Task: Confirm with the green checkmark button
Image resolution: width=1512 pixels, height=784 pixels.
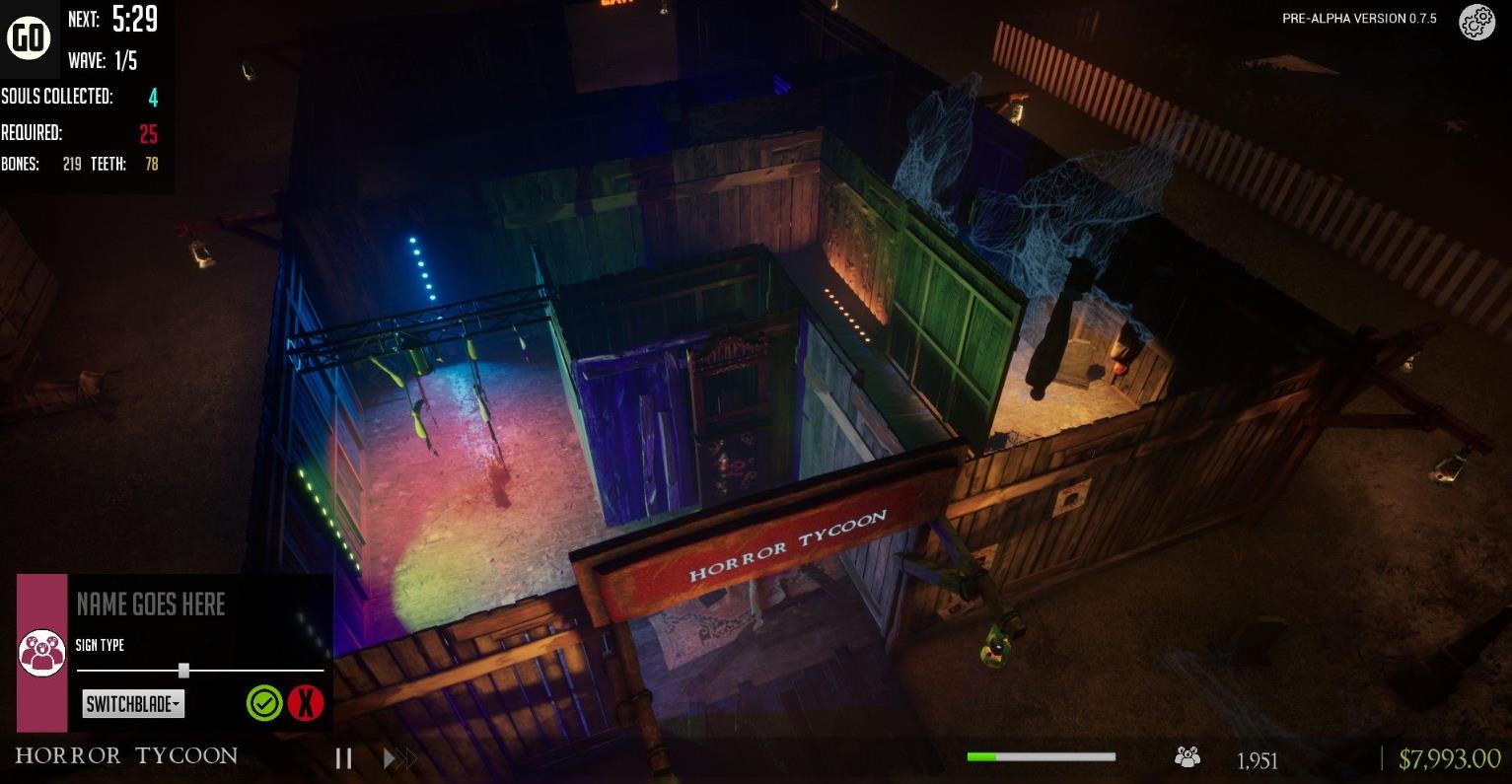Action: (264, 703)
